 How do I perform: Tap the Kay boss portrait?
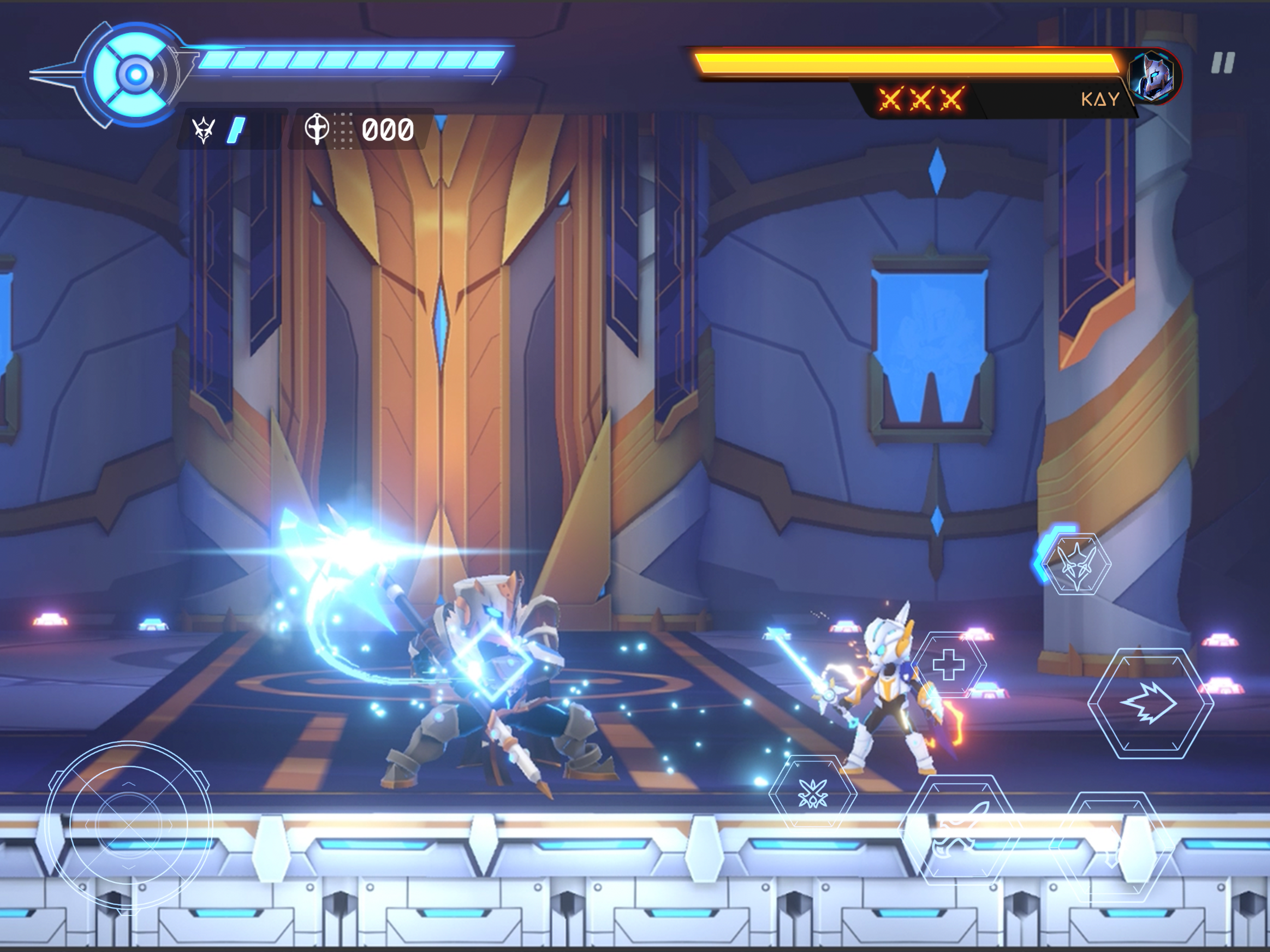(1154, 76)
